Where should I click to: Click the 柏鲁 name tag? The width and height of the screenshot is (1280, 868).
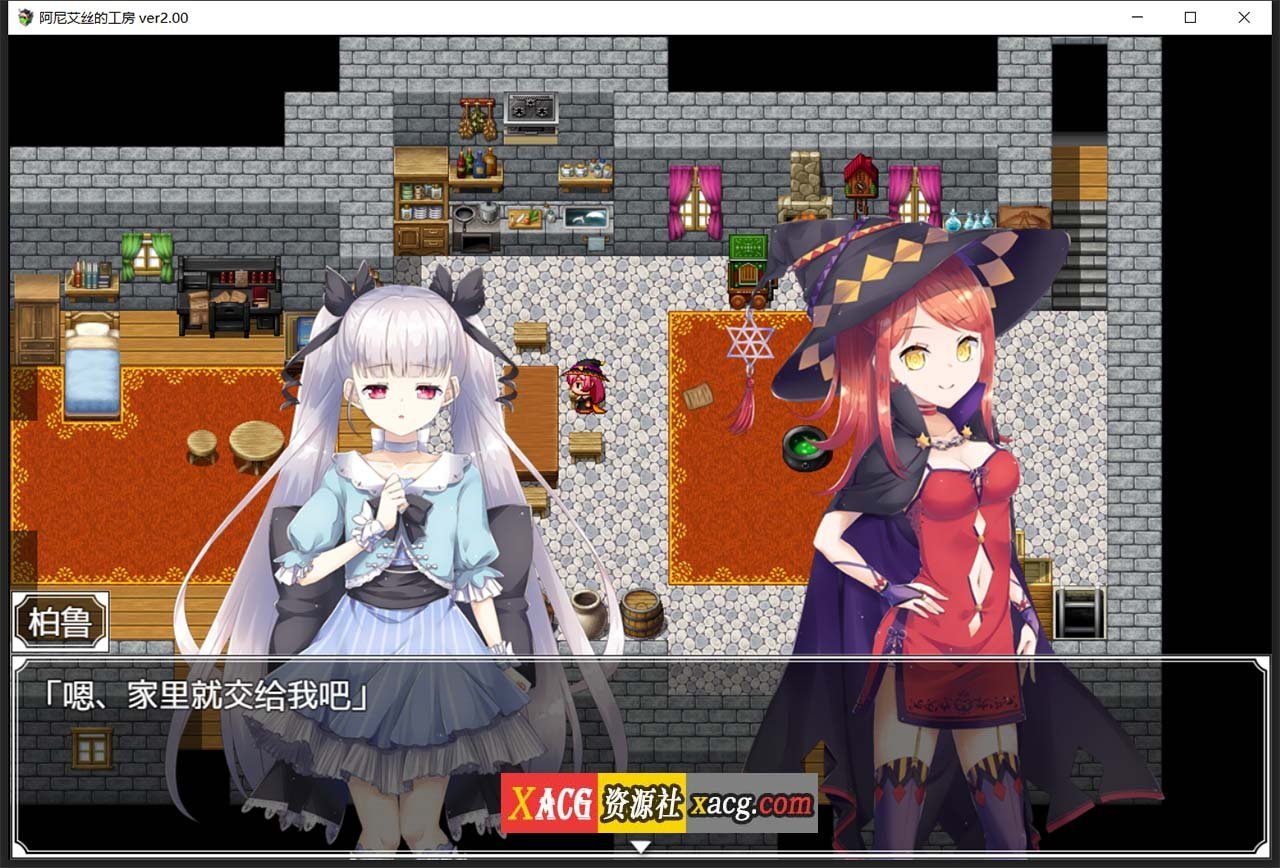[x=58, y=621]
